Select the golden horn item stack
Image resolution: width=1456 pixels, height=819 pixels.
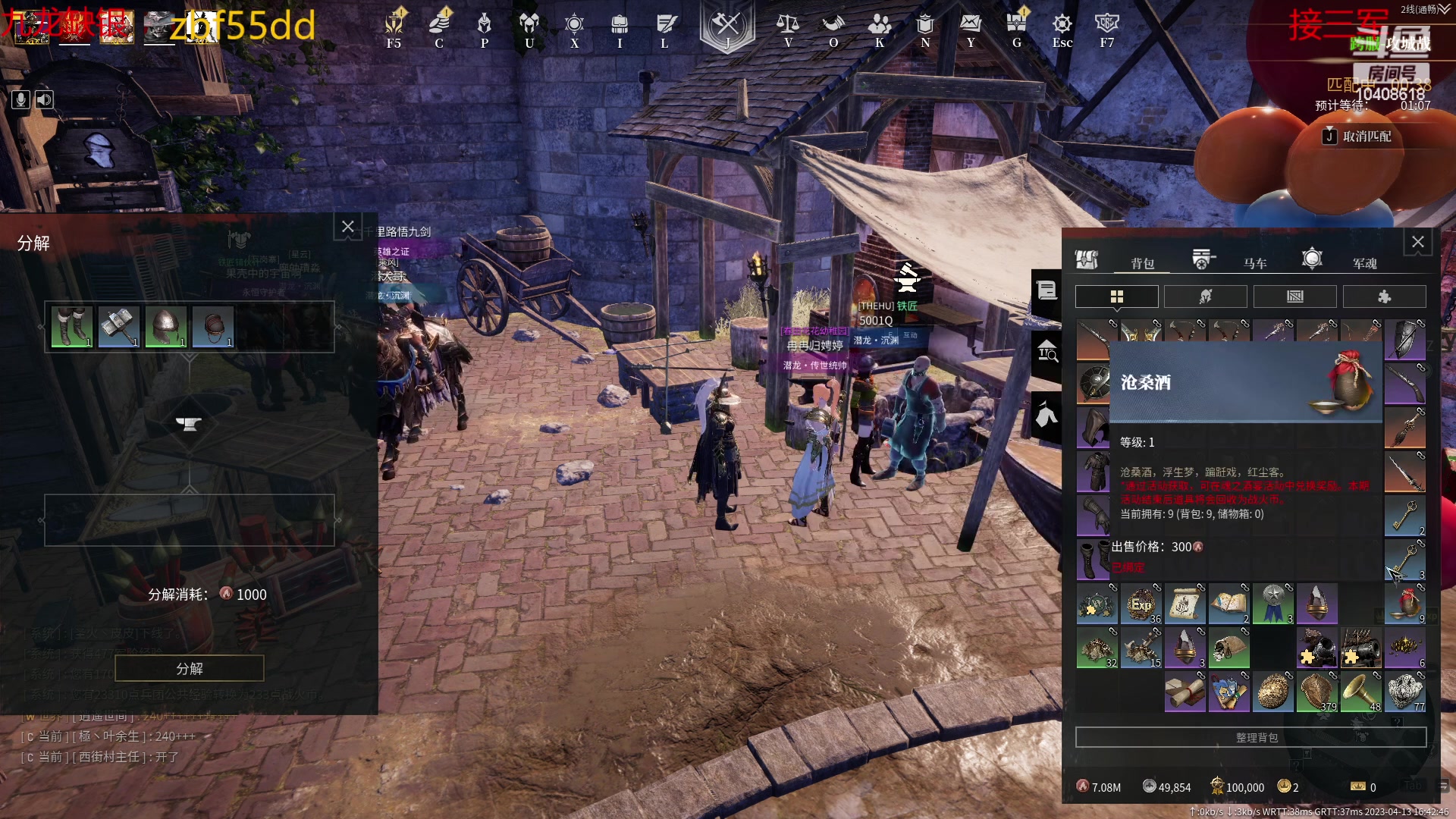tap(1361, 692)
